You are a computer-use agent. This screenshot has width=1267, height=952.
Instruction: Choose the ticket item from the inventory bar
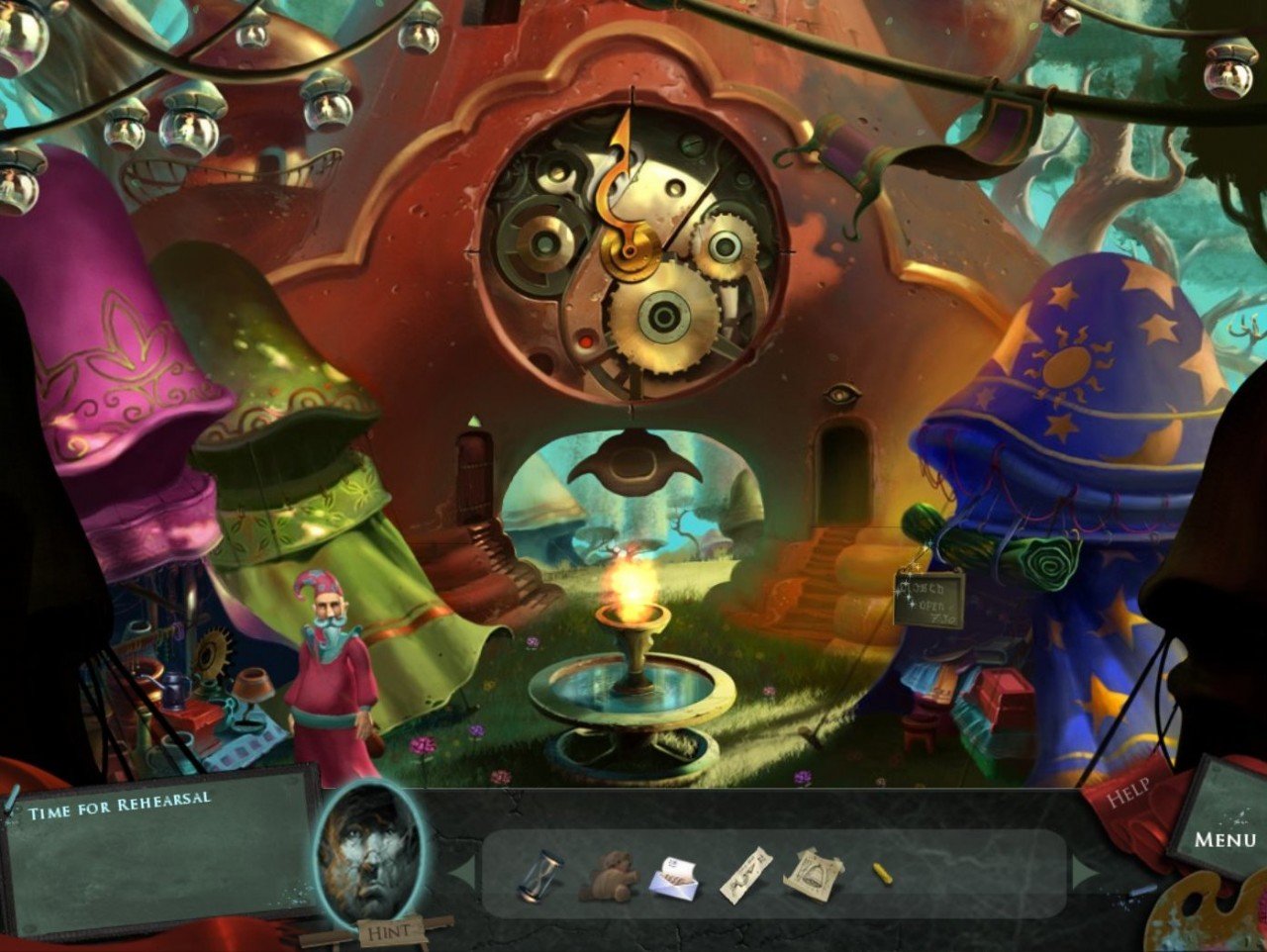tap(746, 875)
